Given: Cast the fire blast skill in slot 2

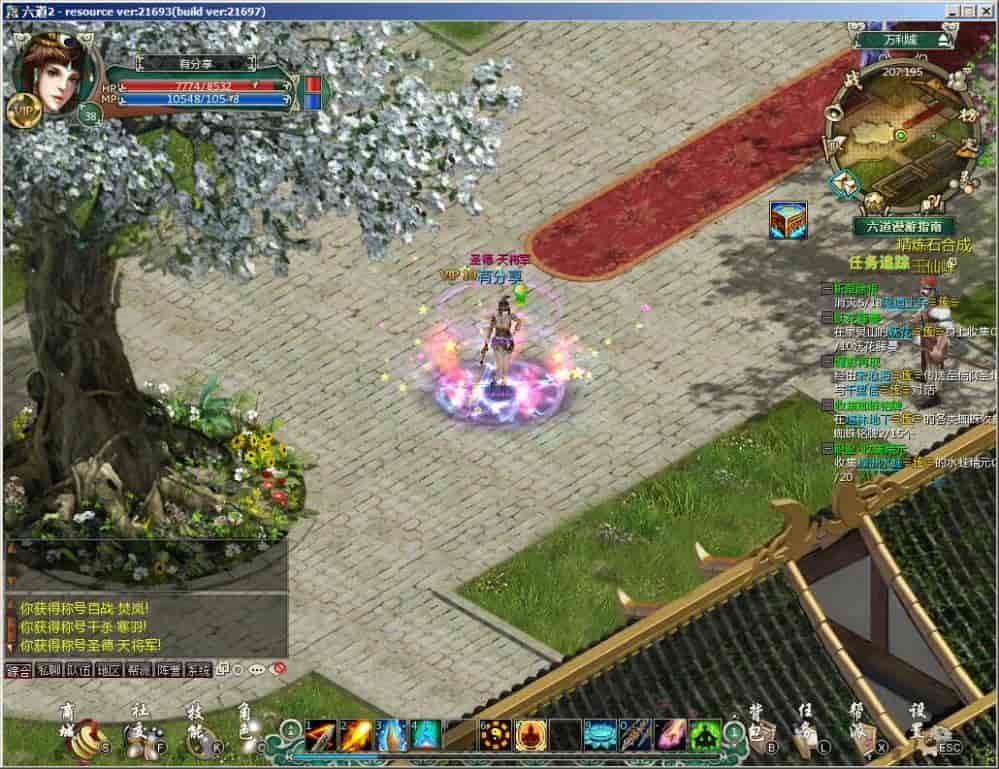Looking at the screenshot, I should [x=356, y=735].
